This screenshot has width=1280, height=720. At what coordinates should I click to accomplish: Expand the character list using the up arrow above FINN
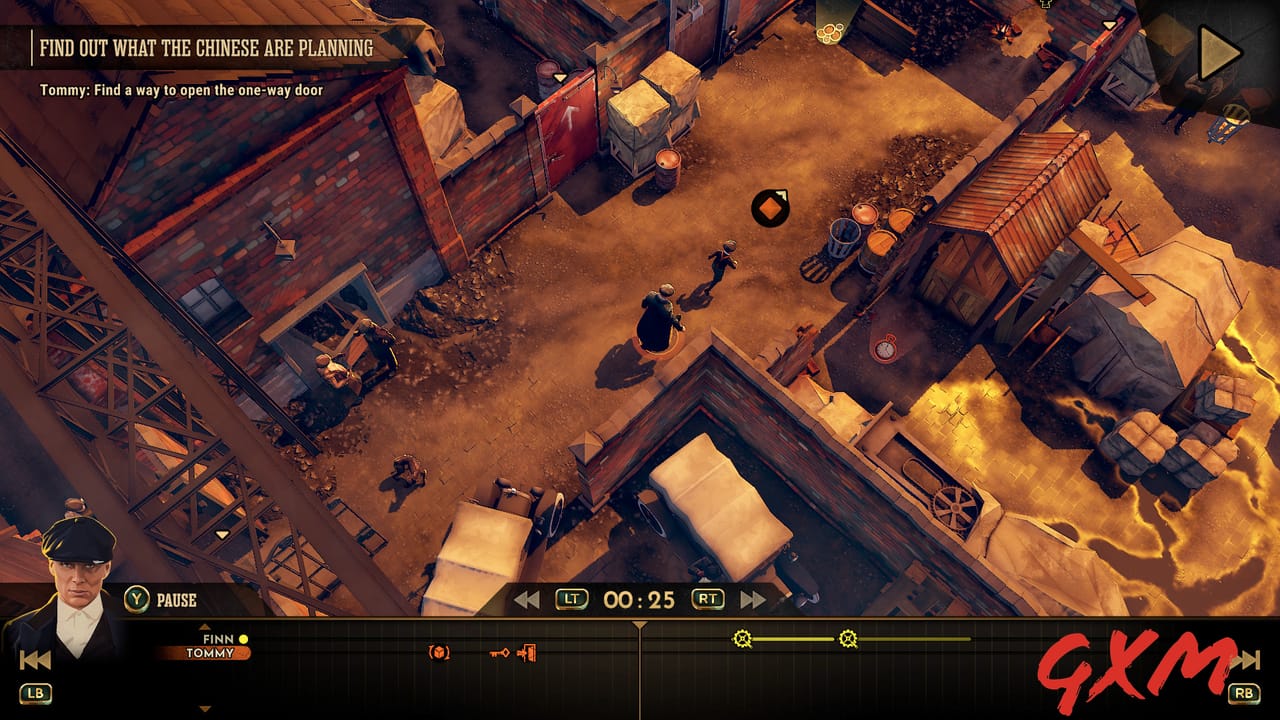[x=205, y=627]
